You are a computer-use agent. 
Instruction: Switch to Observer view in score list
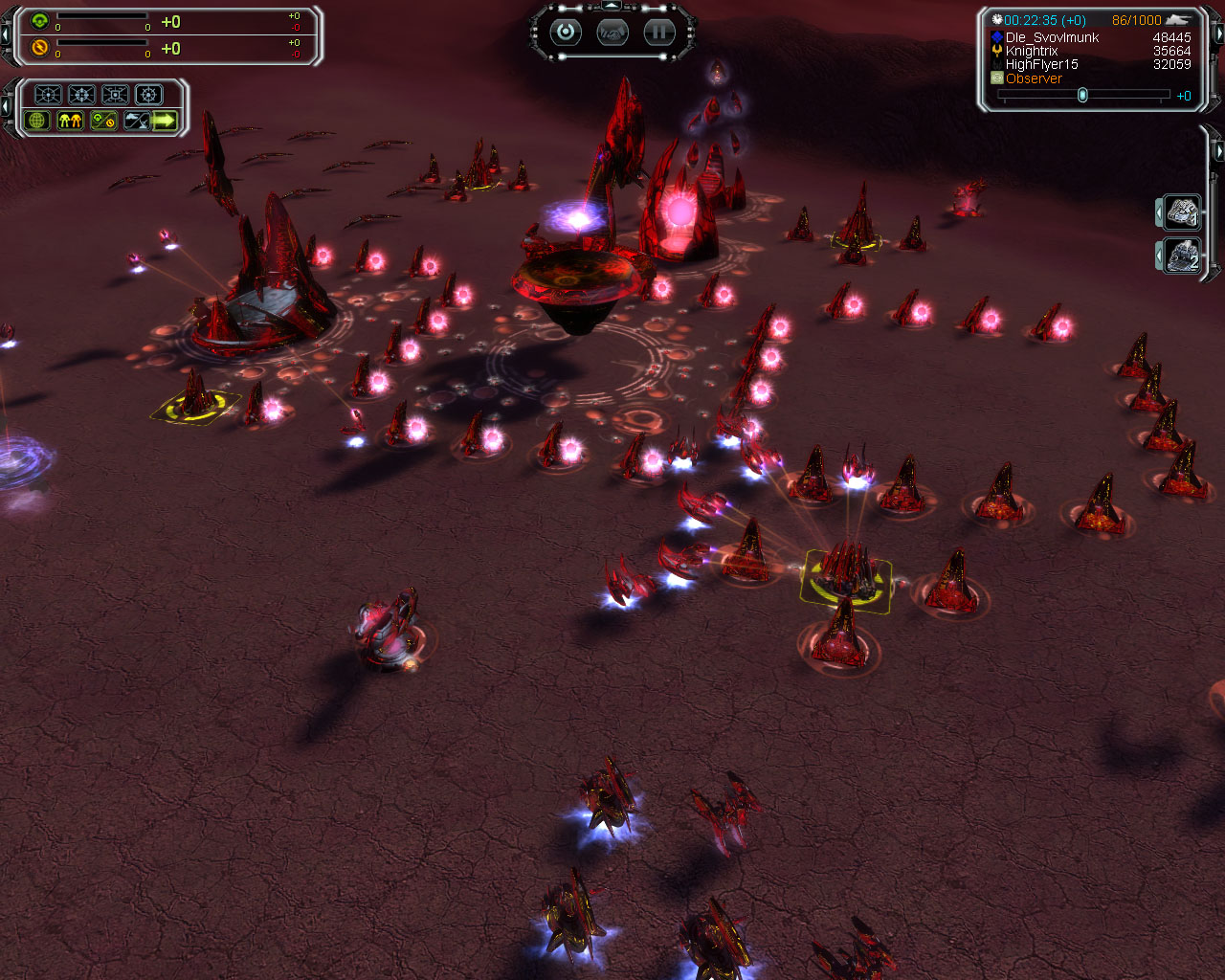pos(1034,78)
